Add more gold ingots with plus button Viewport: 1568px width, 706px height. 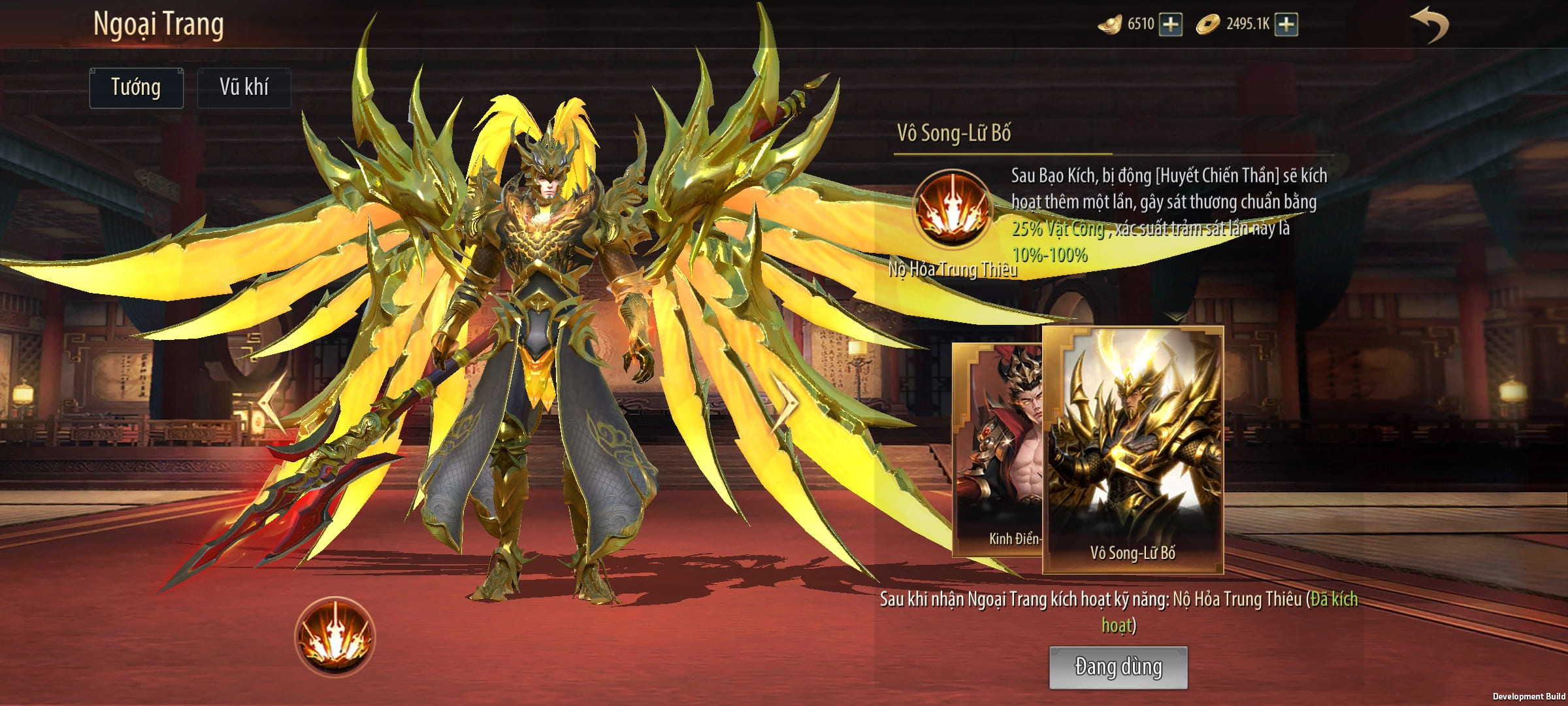tap(1171, 25)
